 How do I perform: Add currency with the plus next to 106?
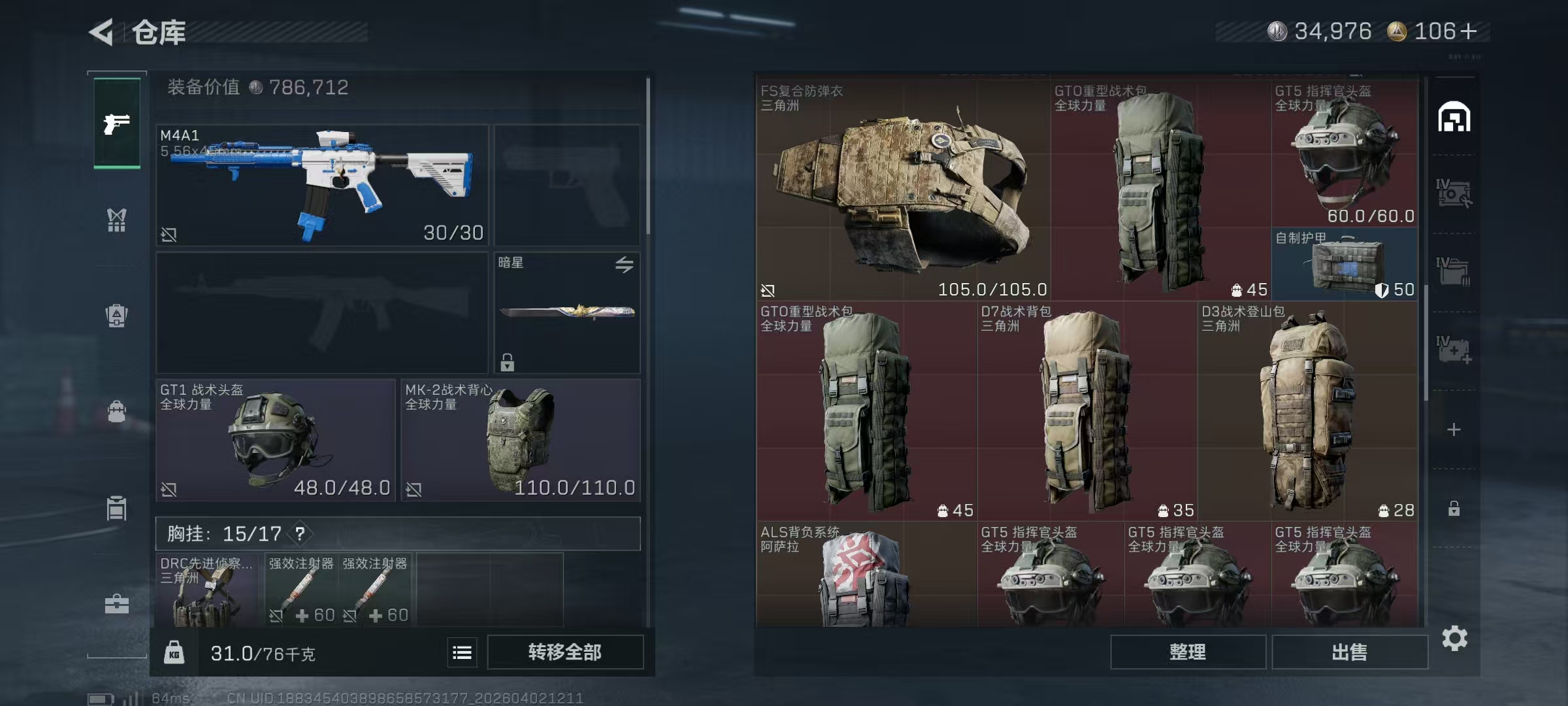1468,31
